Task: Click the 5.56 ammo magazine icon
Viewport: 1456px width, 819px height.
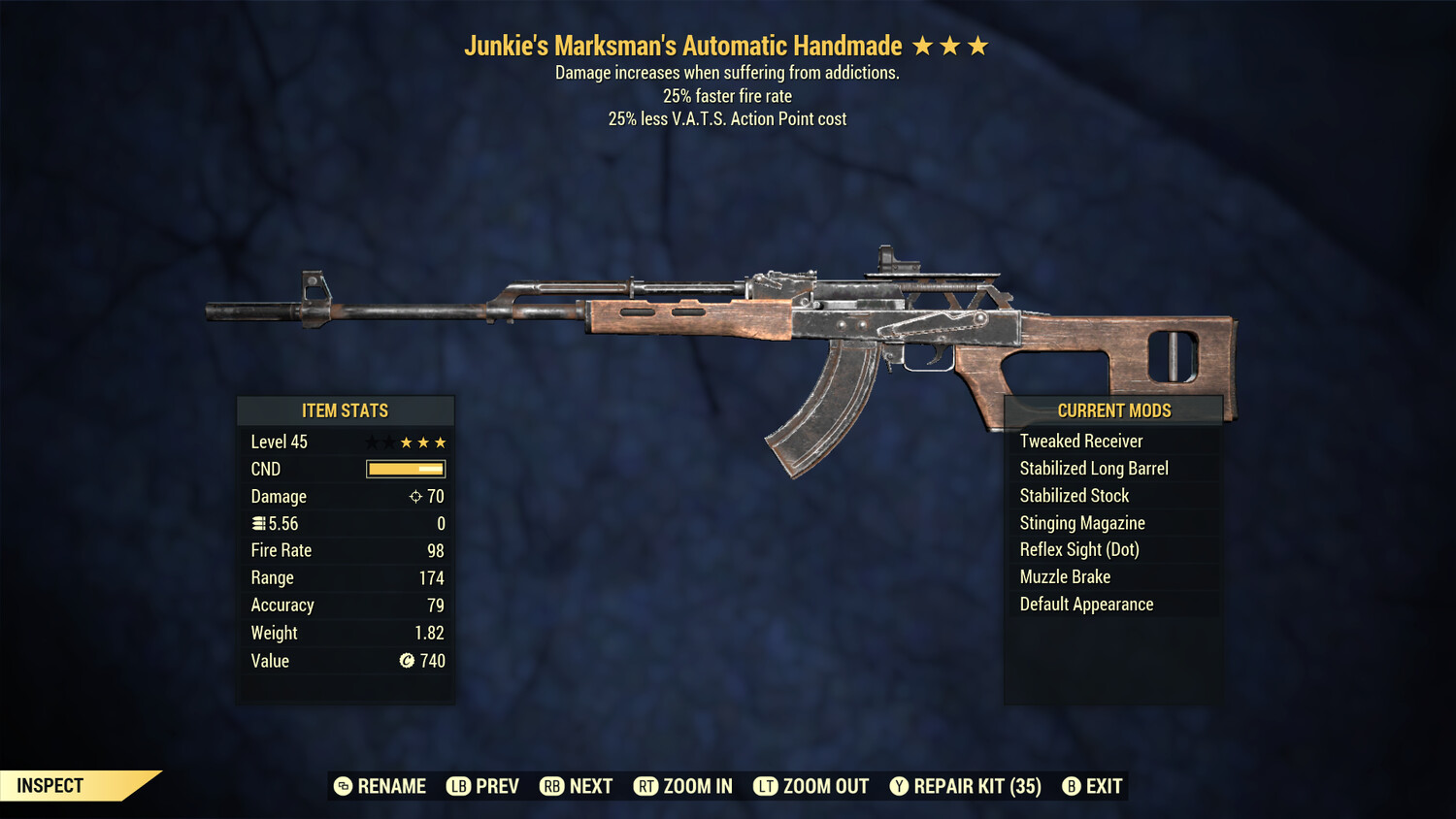Action: click(258, 523)
